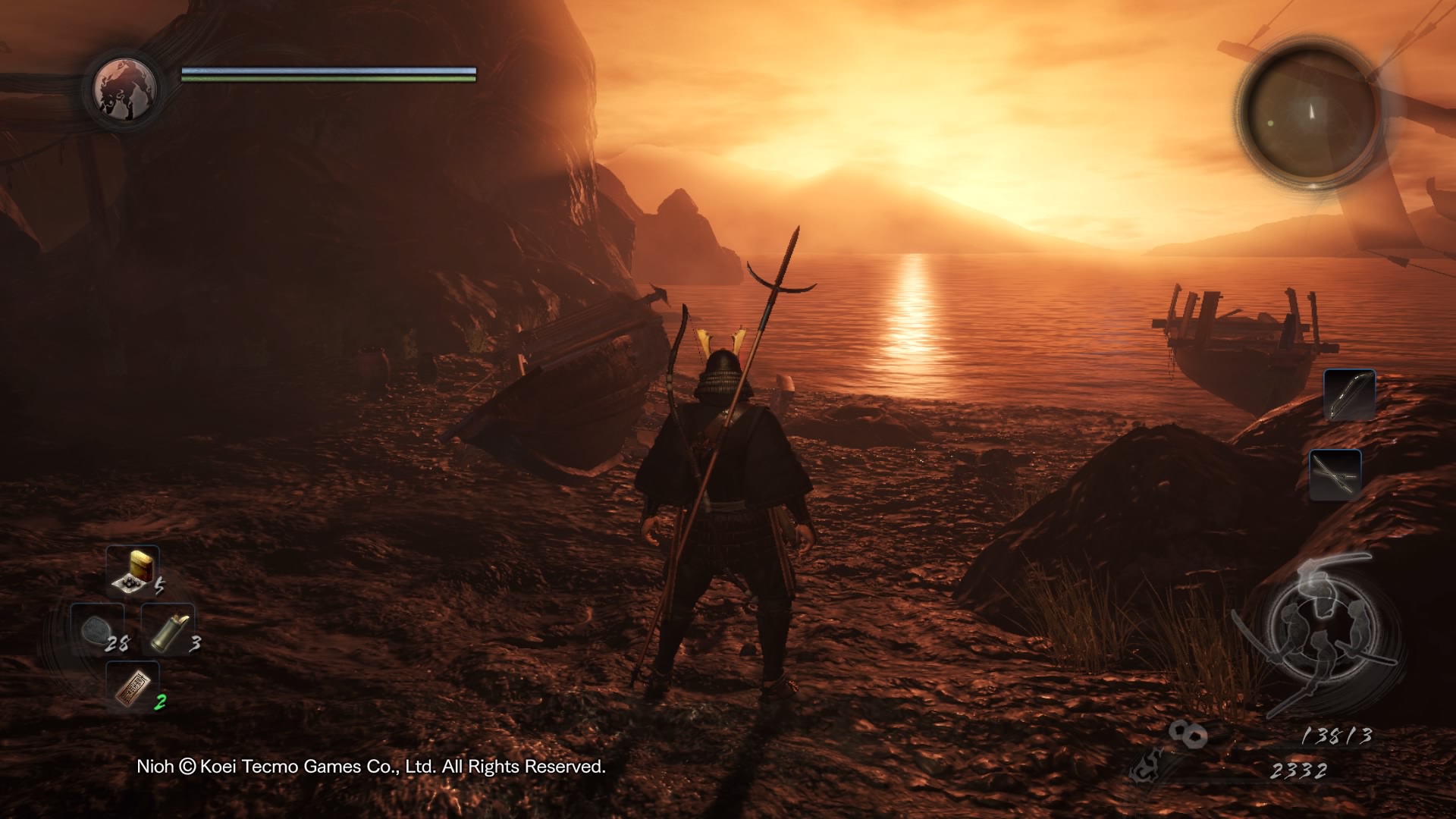Screen dimensions: 1456x819
Task: Click the Koei Tecmo copyright notice
Action: [x=372, y=768]
